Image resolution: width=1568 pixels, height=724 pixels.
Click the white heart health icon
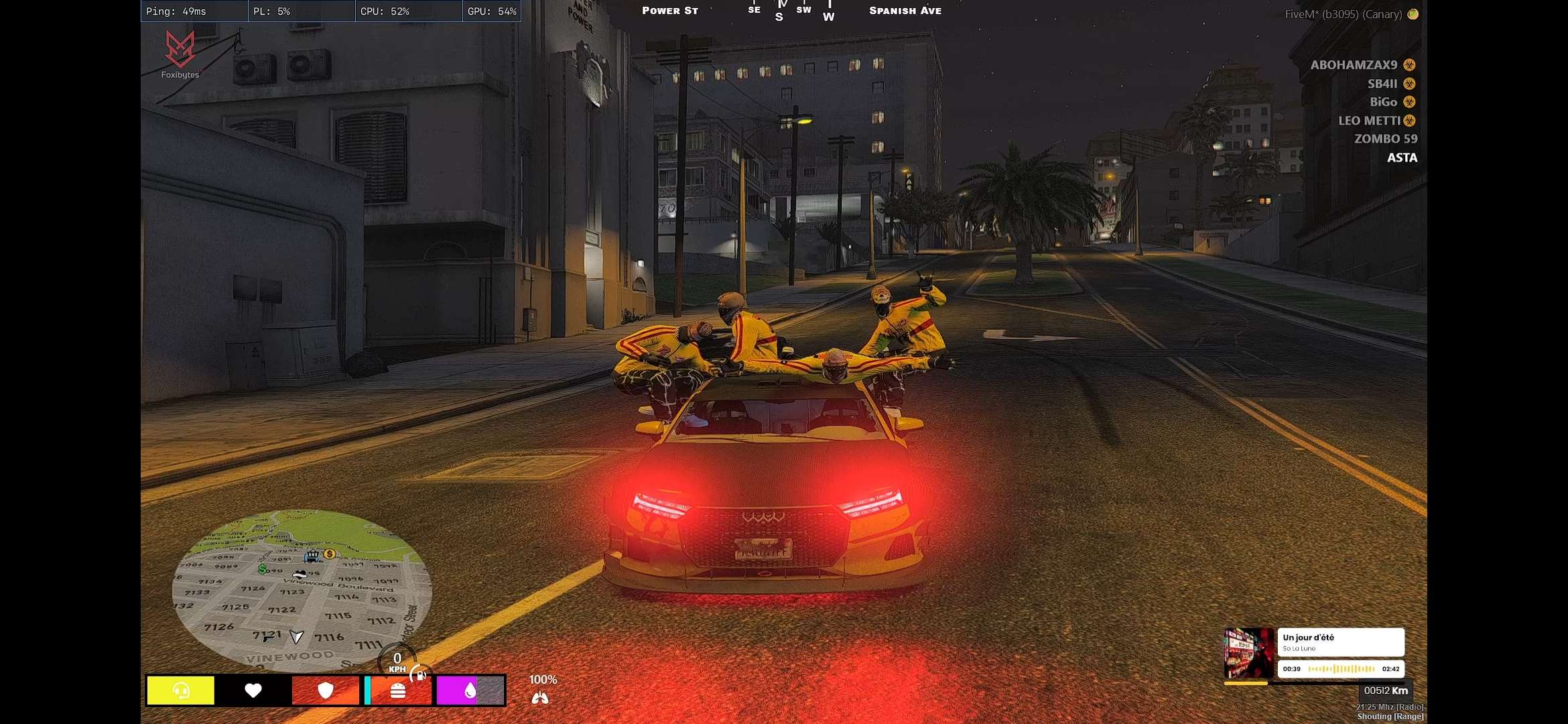coord(253,690)
